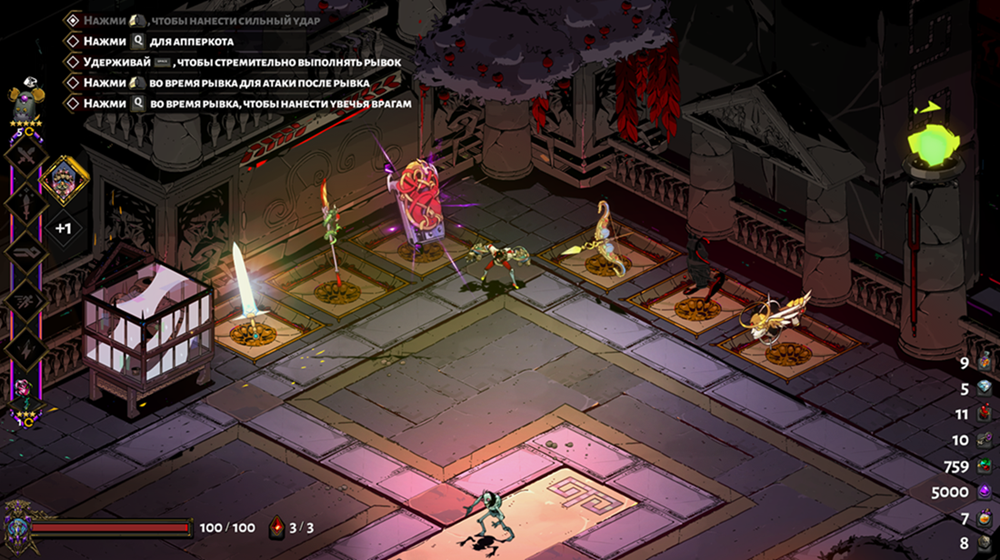Click the Diamond resource icon
The height and width of the screenshot is (560, 1000).
986,389
